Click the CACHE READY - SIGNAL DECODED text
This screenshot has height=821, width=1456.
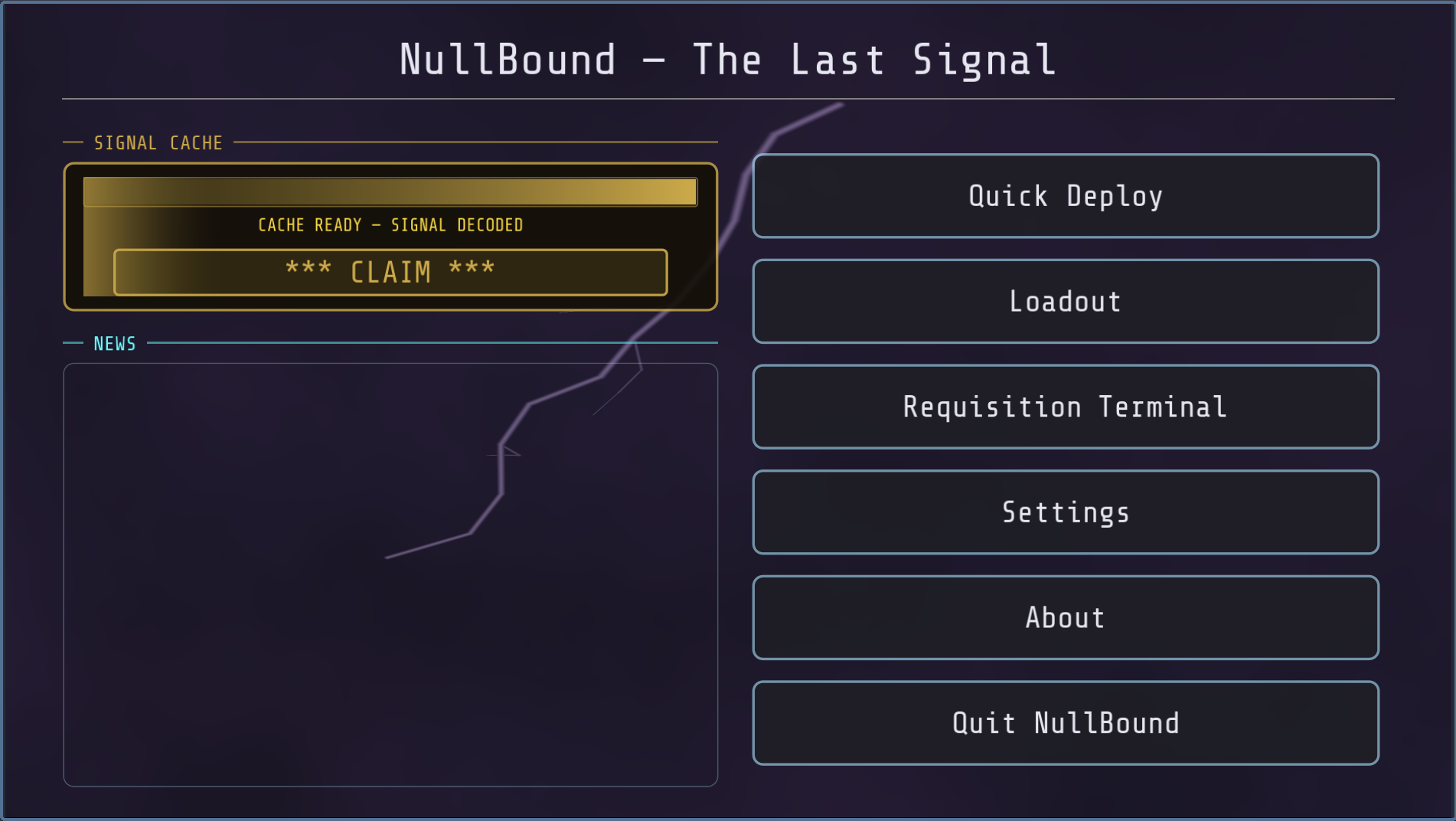(390, 225)
